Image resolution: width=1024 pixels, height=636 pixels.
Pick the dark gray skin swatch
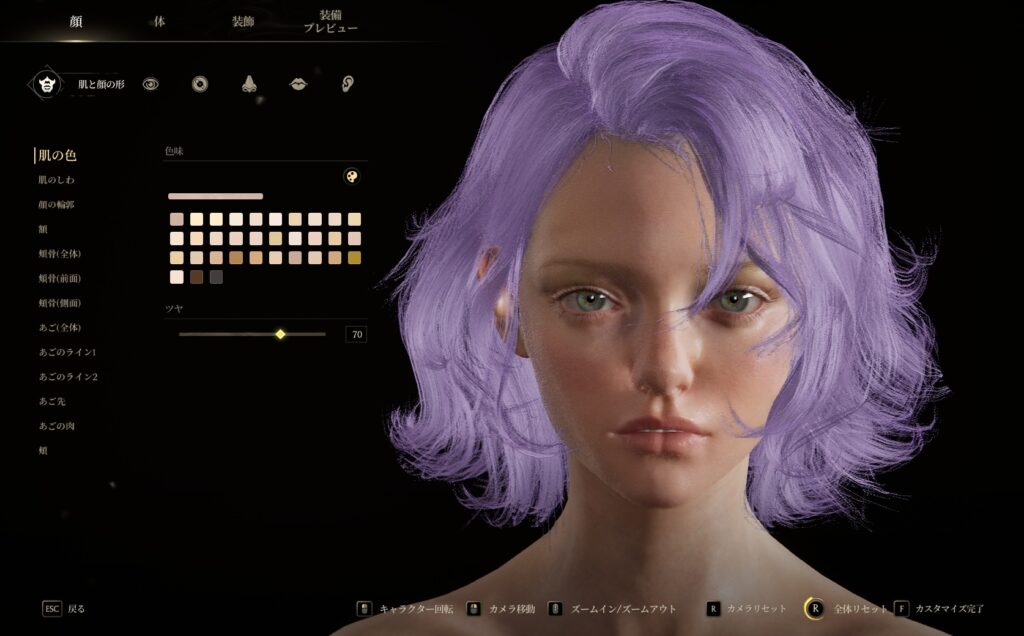(216, 277)
